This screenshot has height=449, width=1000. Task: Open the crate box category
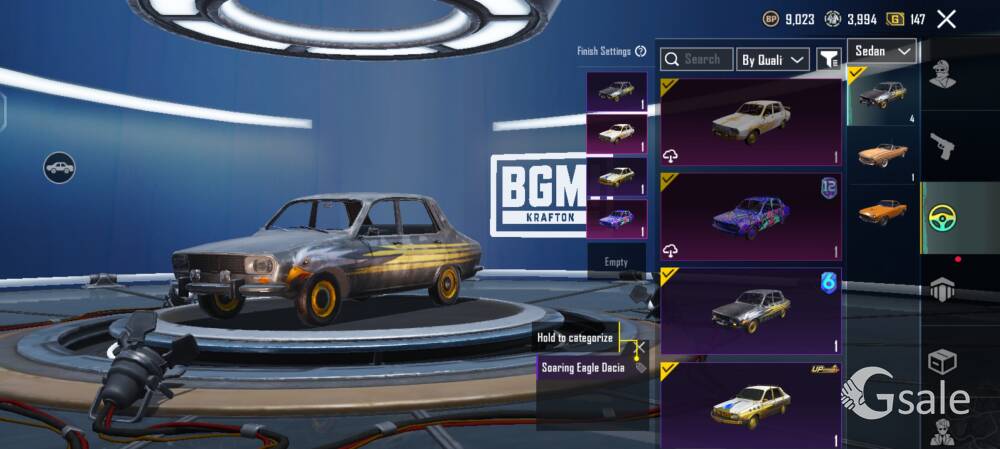[941, 360]
